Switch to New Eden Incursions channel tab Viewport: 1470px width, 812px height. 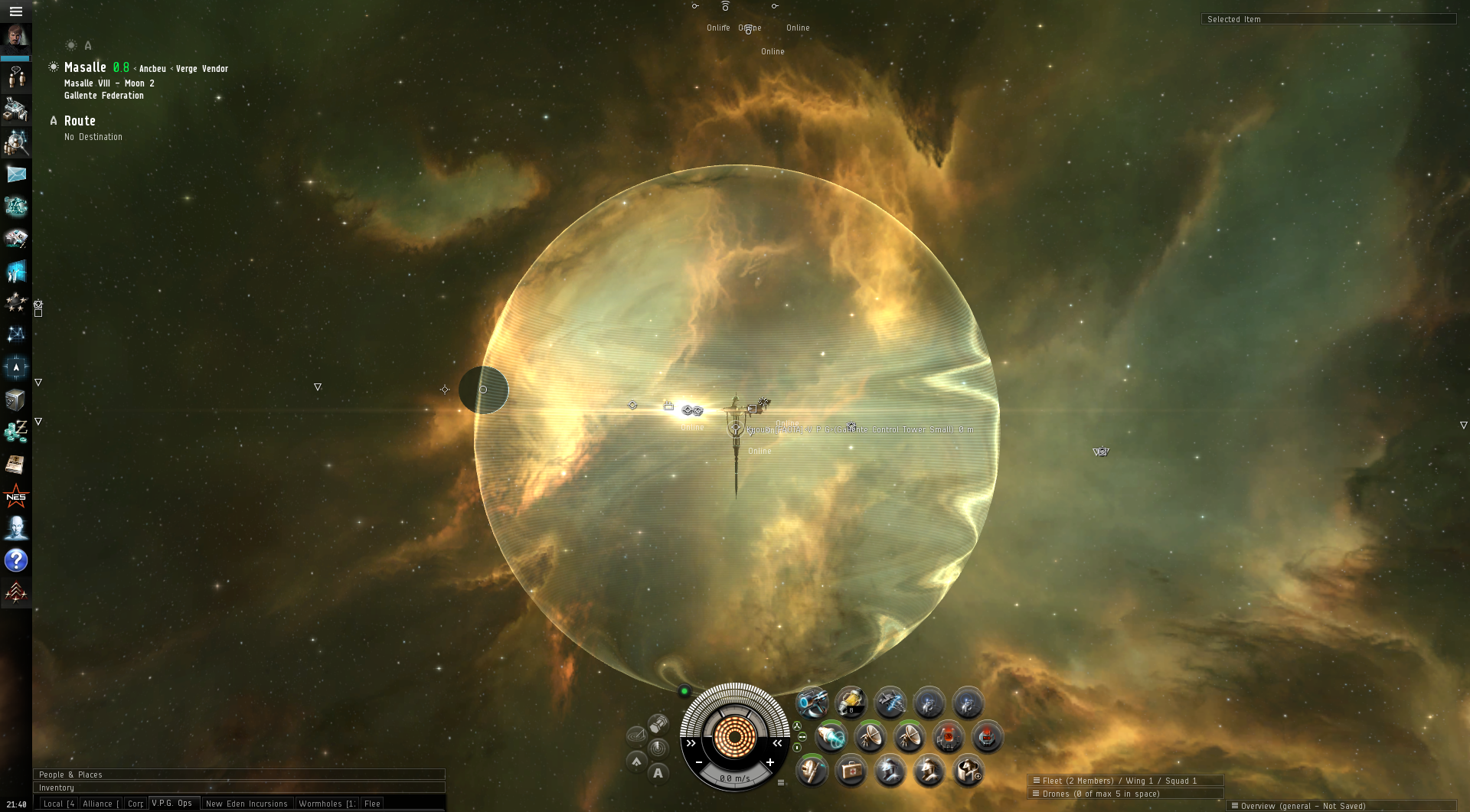tap(247, 804)
